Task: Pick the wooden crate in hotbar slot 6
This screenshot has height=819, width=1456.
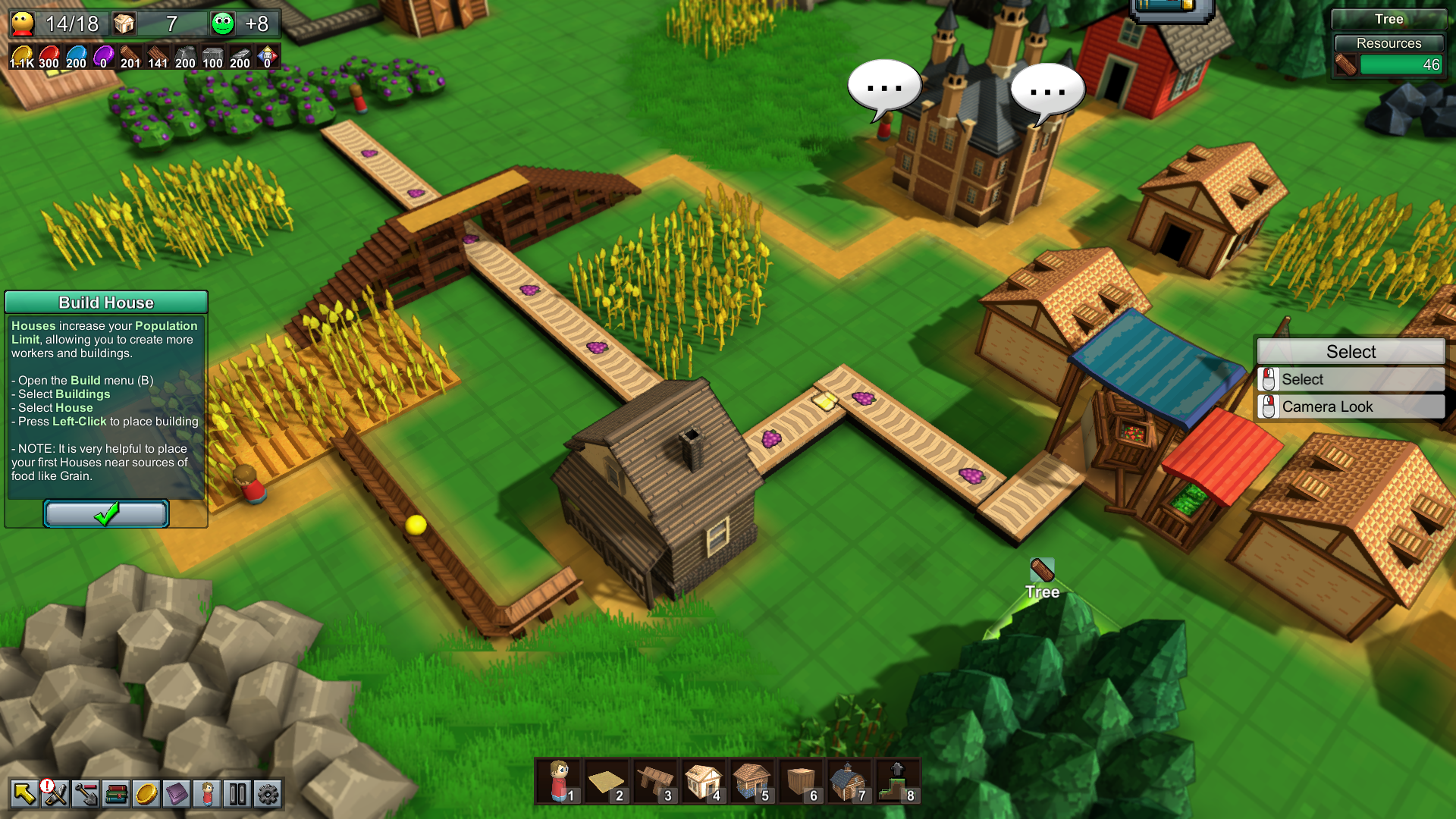Action: (801, 781)
